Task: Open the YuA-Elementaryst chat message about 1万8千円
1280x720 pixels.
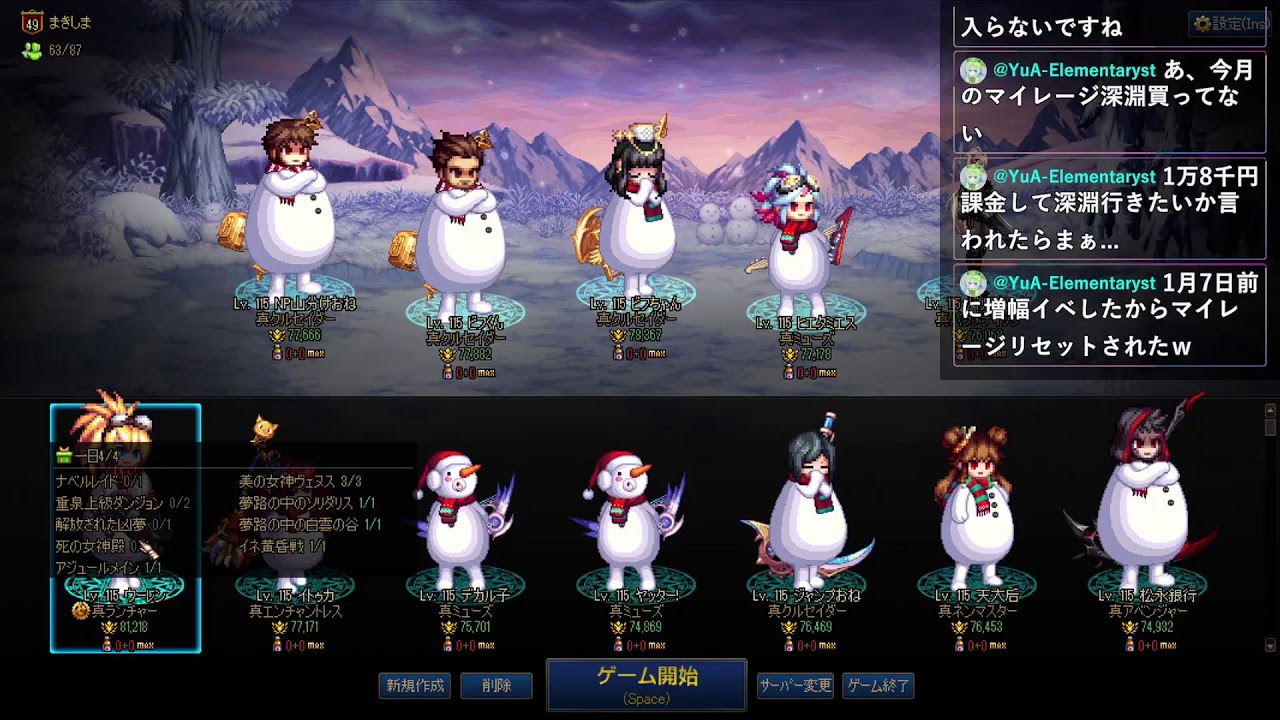Action: click(1109, 208)
